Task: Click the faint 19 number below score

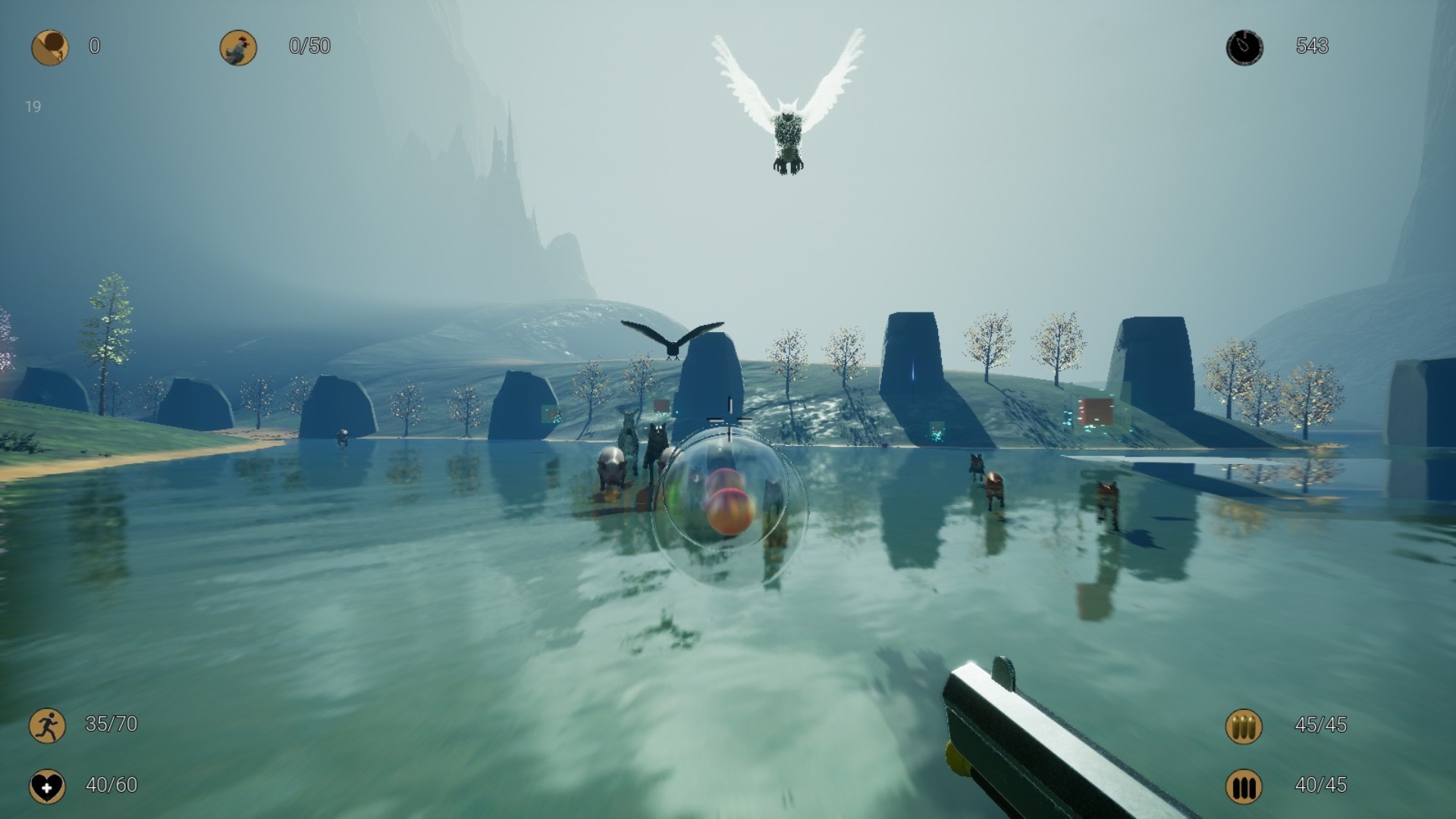Action: [x=33, y=107]
